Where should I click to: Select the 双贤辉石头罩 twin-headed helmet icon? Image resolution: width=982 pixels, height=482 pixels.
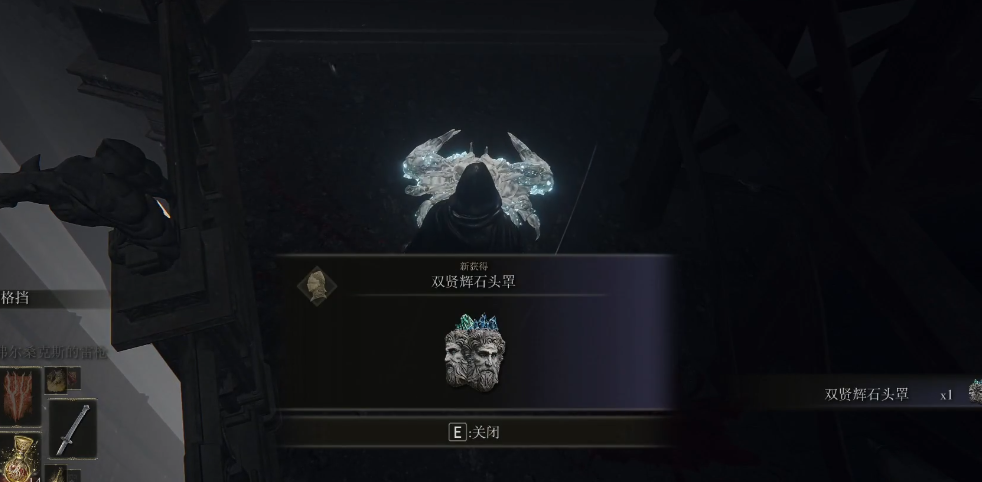point(475,353)
